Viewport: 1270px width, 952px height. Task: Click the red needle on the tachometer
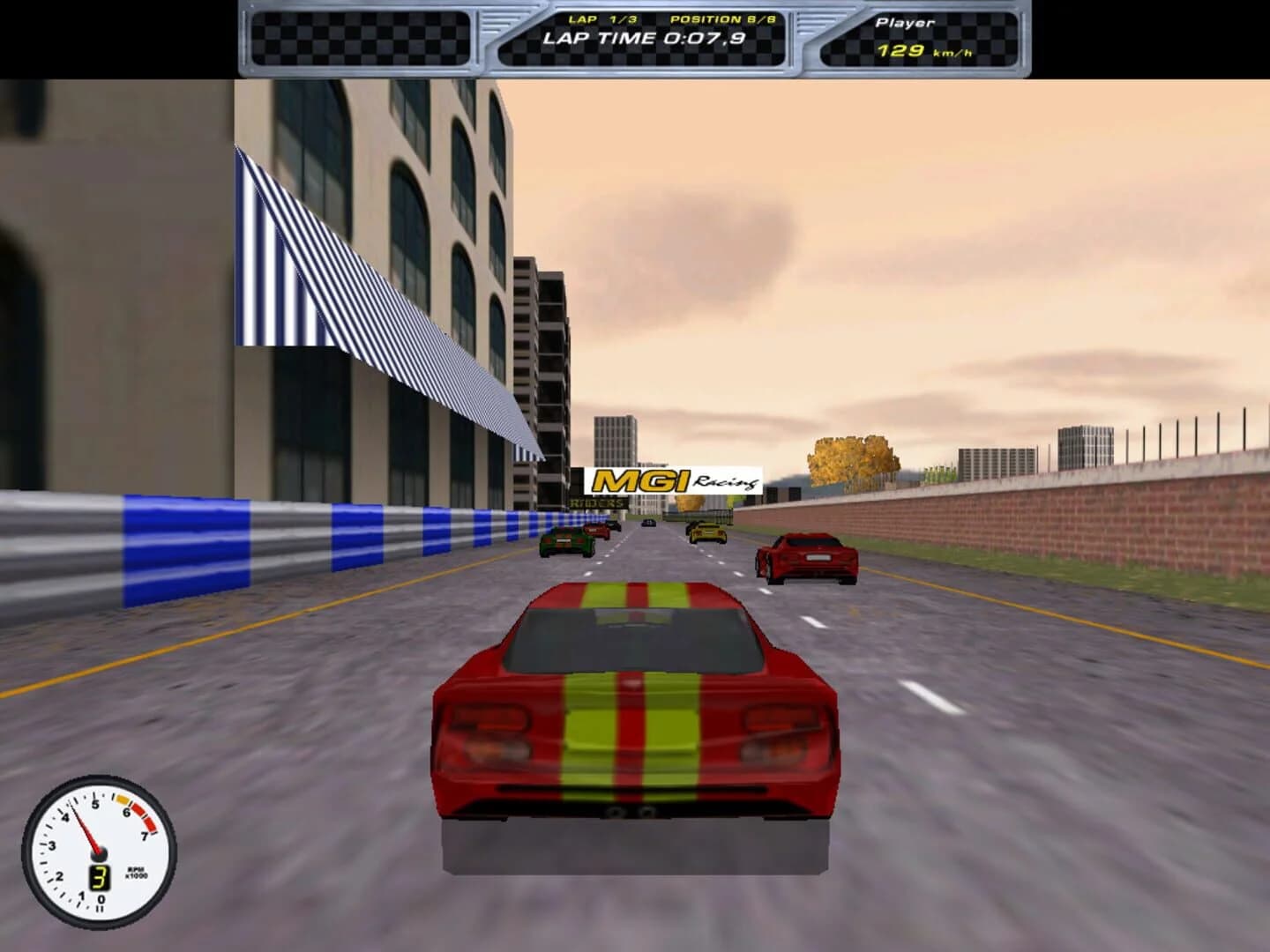point(86,829)
